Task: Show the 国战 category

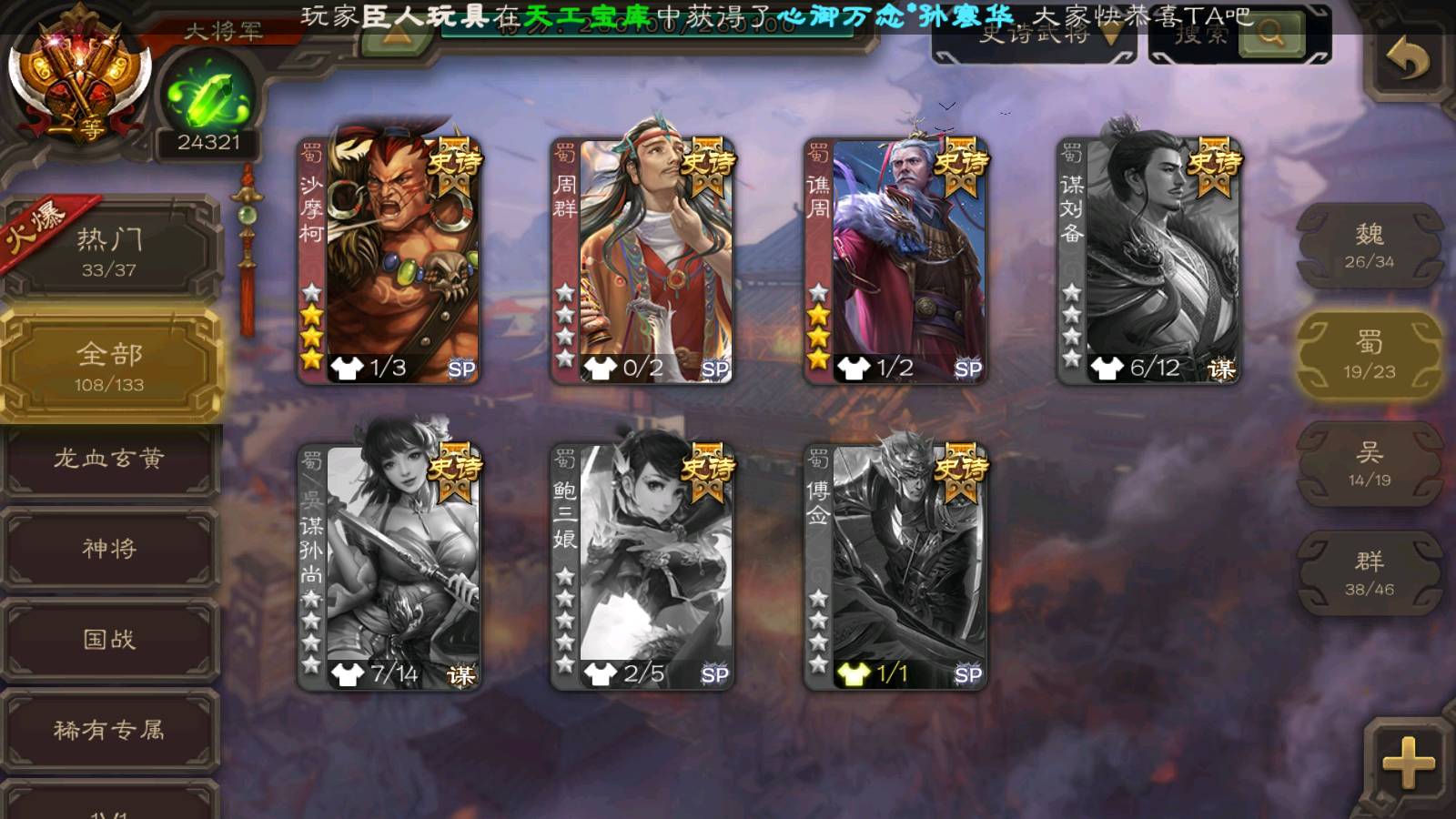Action: (109, 639)
